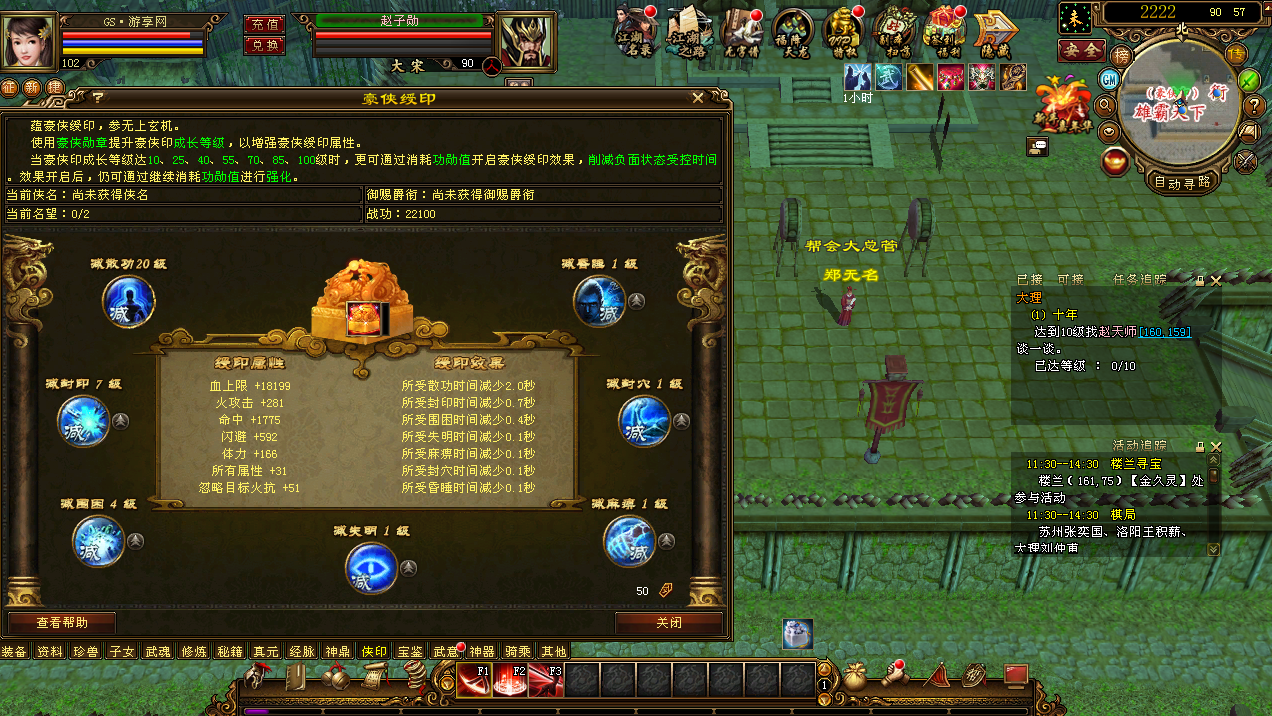Screen dimensions: 1272x716
Task: Open the 经脉 meridian tab
Action: click(x=302, y=652)
